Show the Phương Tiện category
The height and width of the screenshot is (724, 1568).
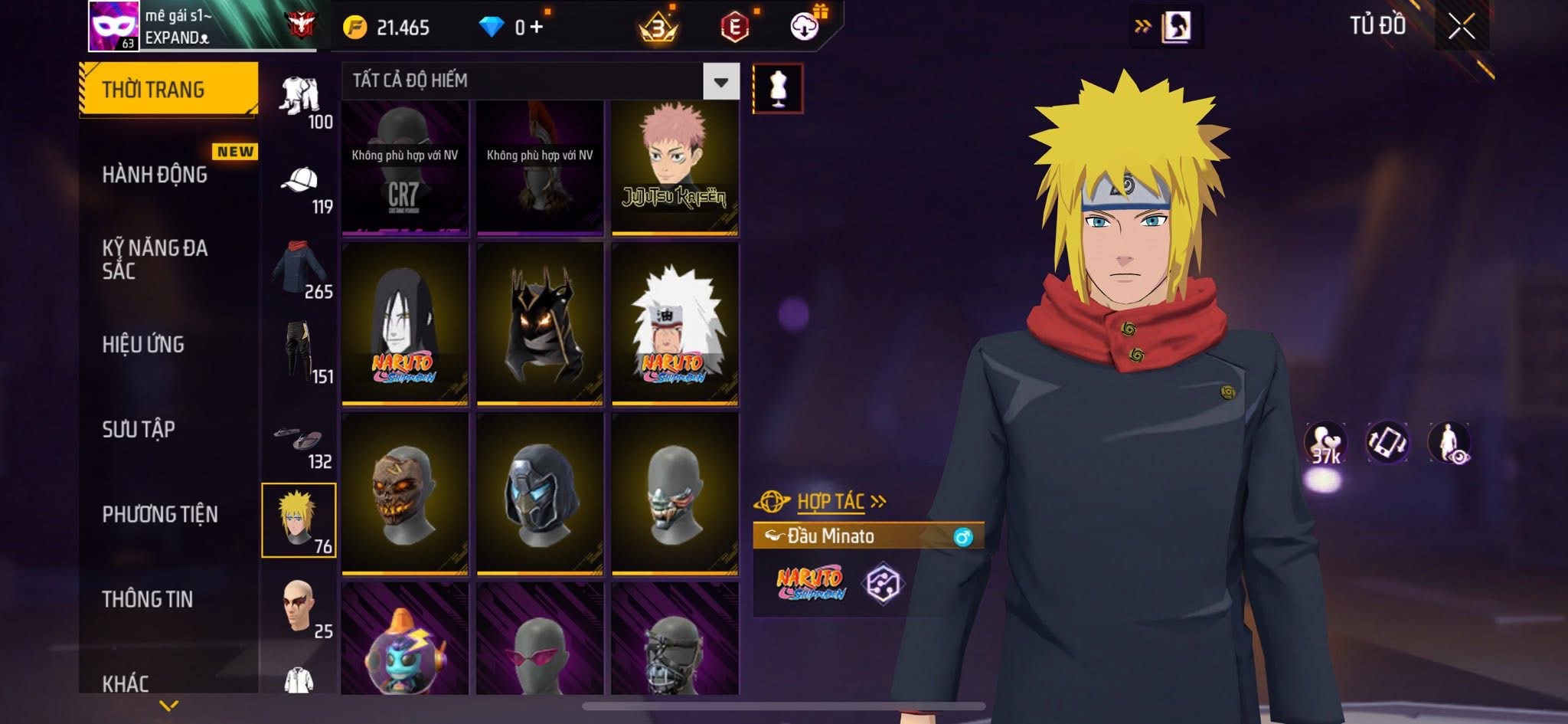160,514
